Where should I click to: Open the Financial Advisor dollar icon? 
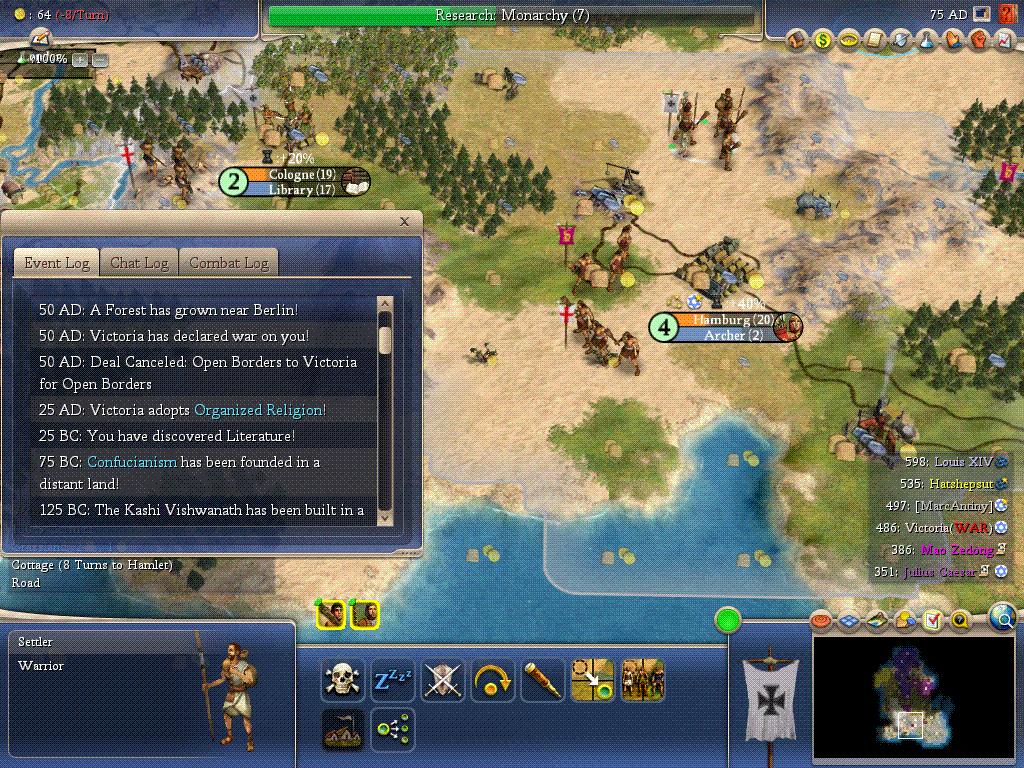823,40
